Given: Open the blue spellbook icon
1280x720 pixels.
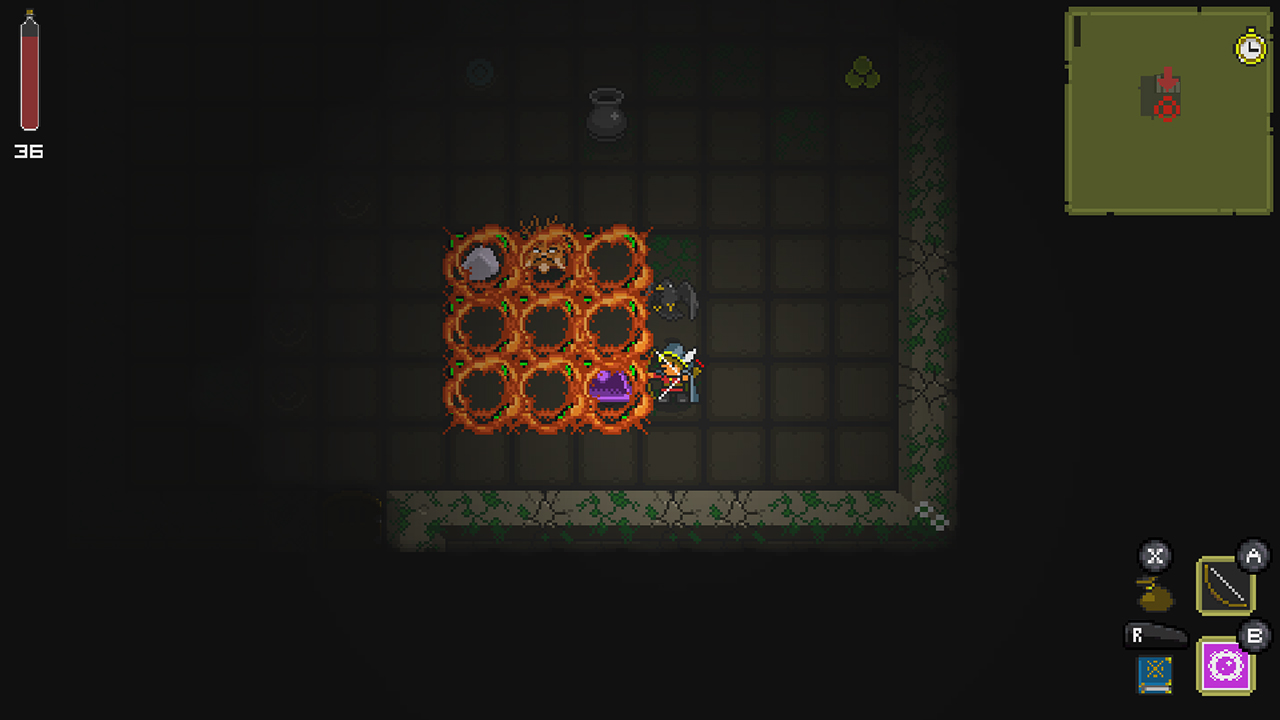Looking at the screenshot, I should (1152, 673).
